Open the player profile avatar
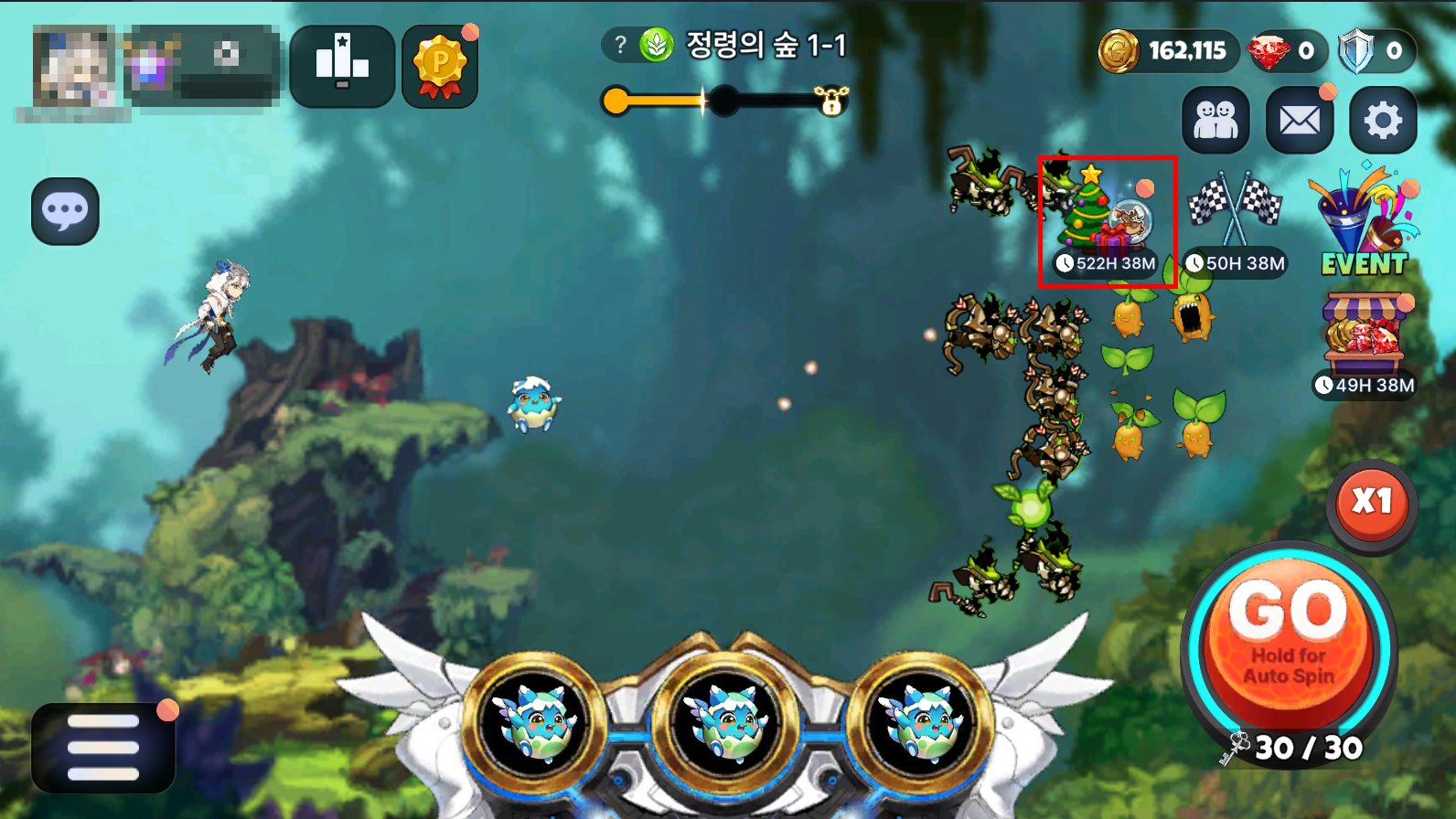Viewport: 1456px width, 819px height. click(73, 67)
